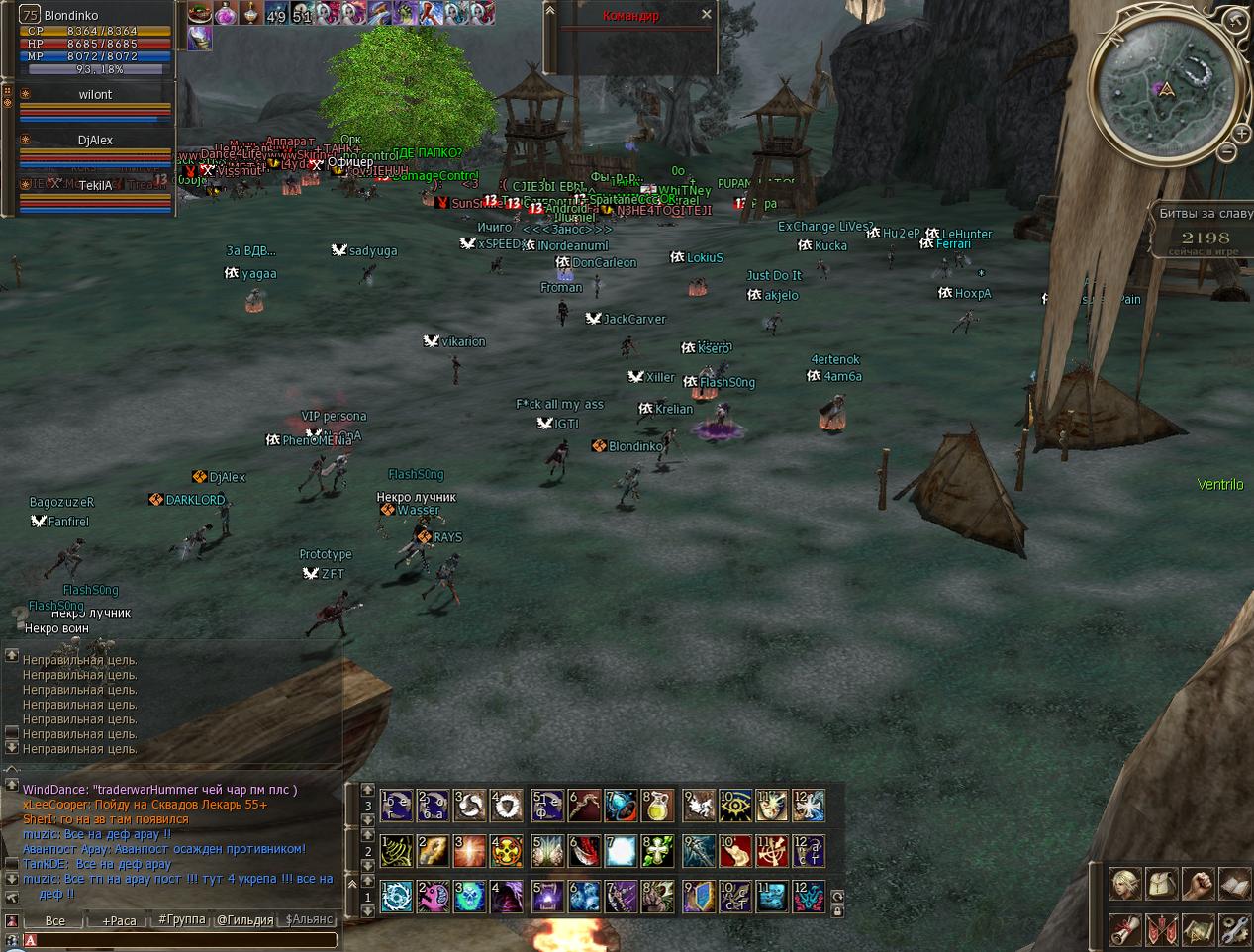Open the system menu wrench icon
The width and height of the screenshot is (1254, 952).
pyautogui.click(x=1233, y=930)
